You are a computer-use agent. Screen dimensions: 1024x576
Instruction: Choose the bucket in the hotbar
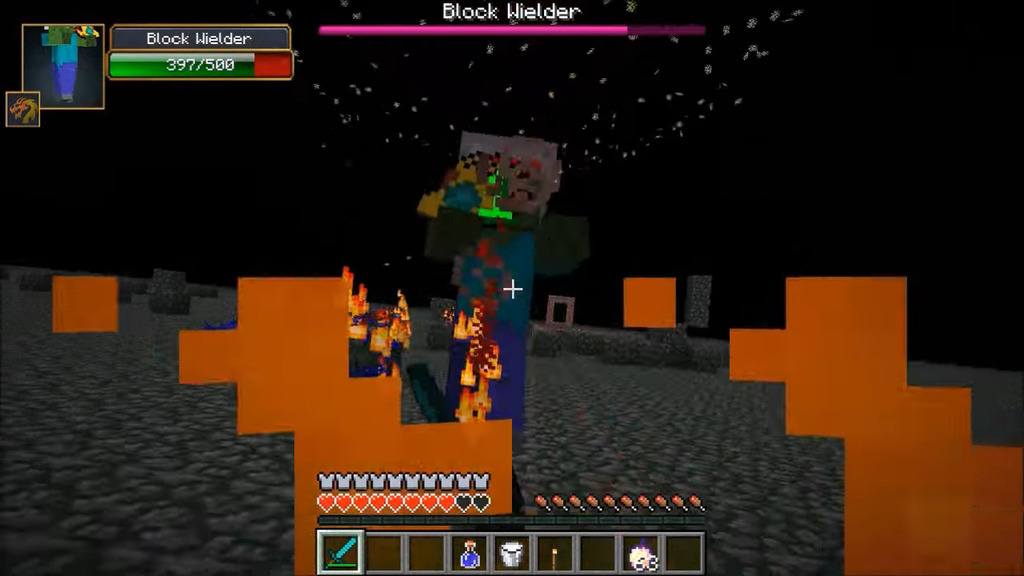click(x=511, y=553)
